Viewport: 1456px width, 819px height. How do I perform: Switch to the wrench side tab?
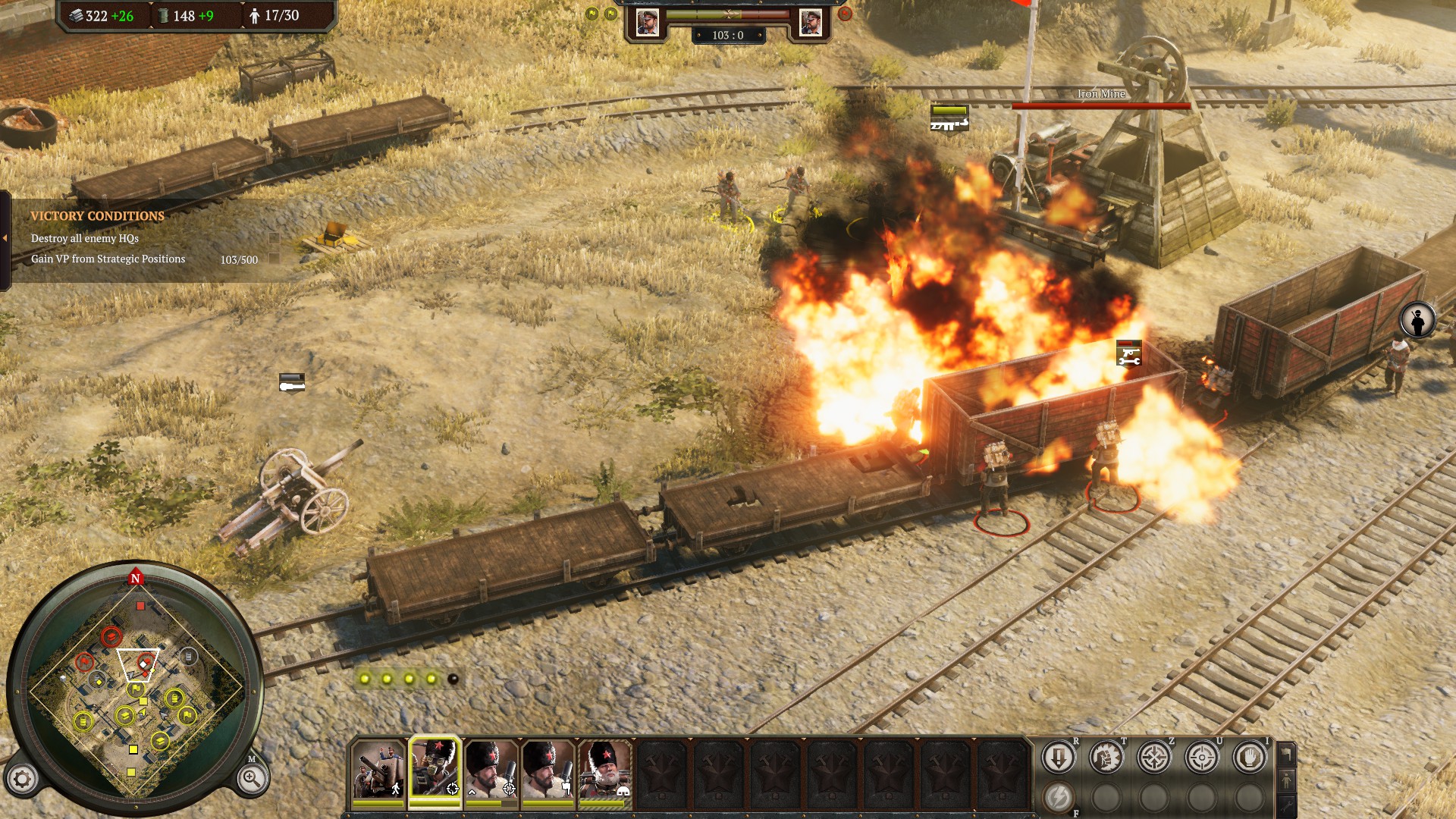[x=1286, y=805]
